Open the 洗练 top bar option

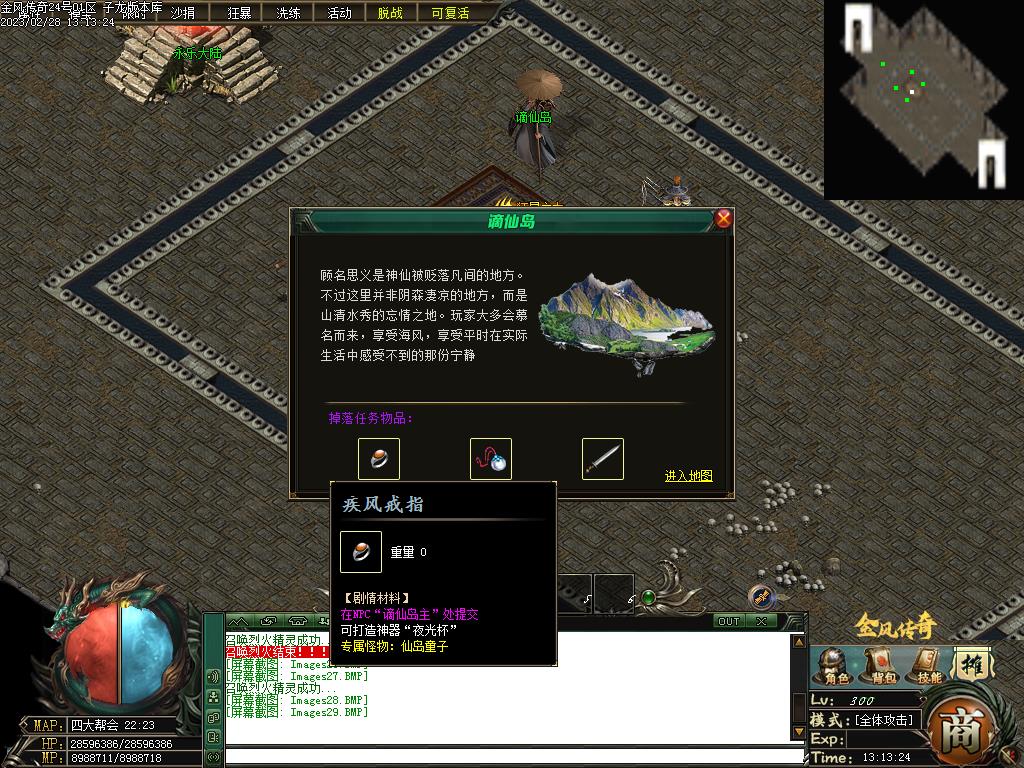(x=288, y=13)
